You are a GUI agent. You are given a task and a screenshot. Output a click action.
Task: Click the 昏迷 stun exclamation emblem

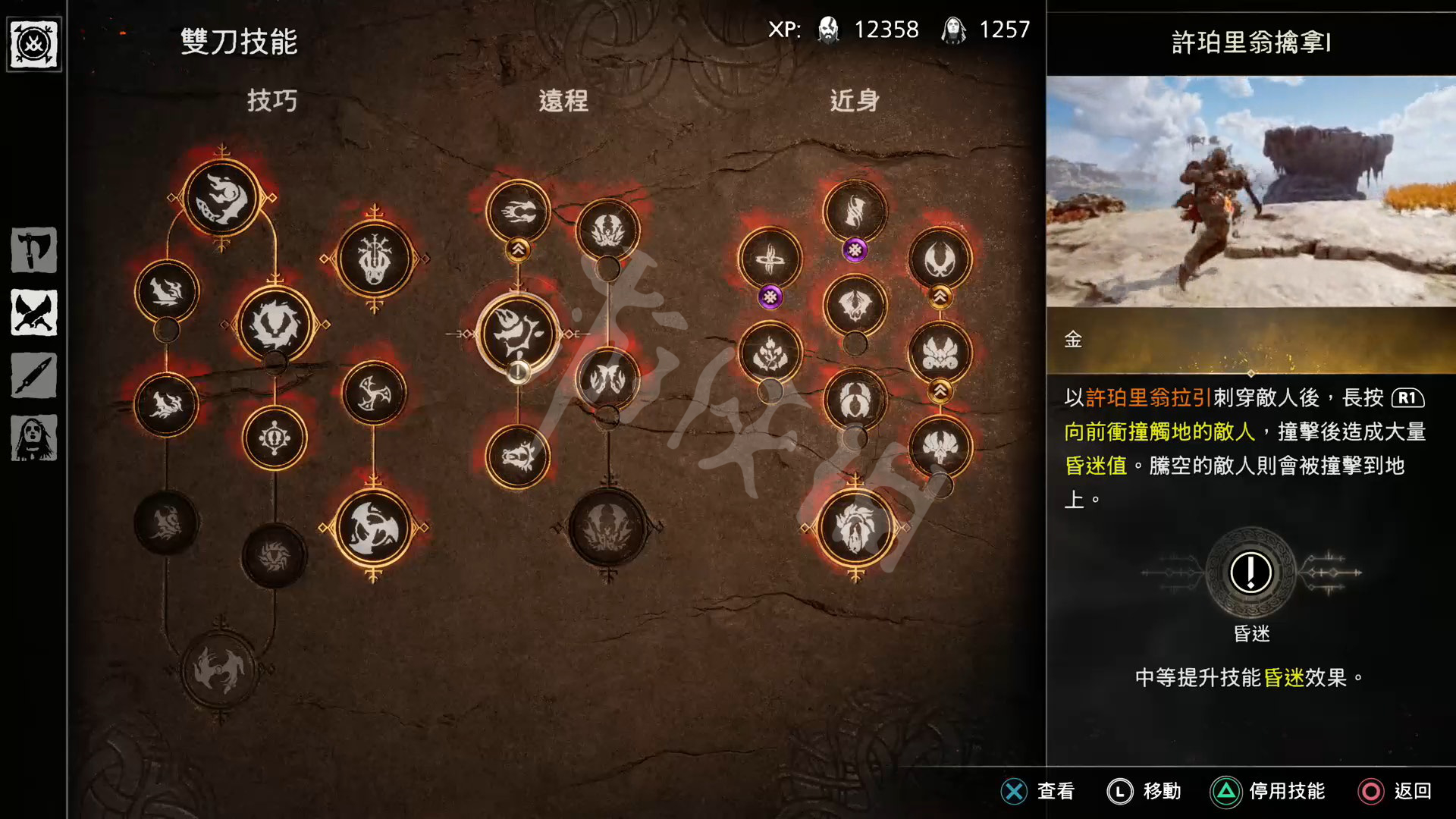(1250, 573)
